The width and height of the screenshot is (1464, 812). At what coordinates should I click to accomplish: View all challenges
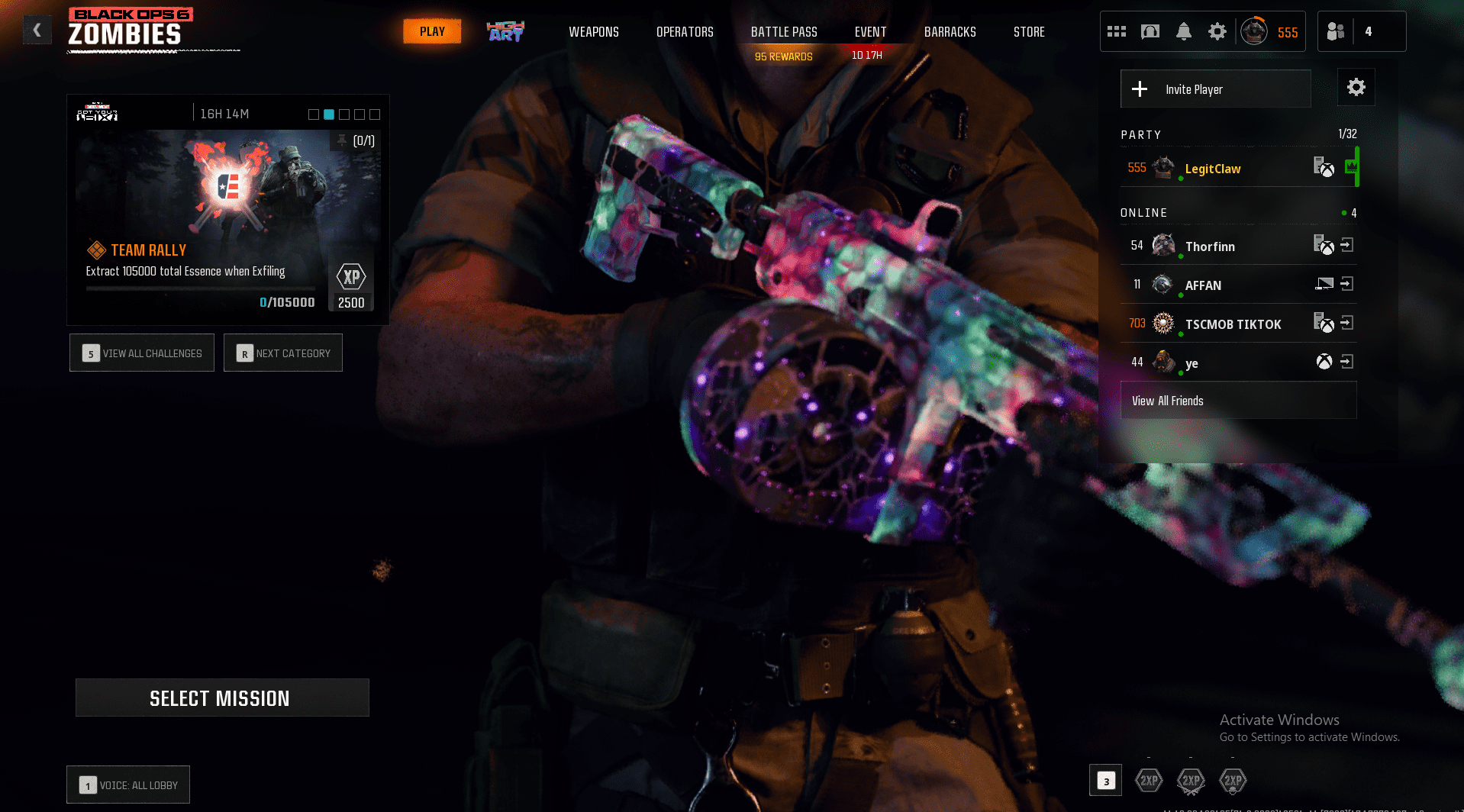(142, 353)
